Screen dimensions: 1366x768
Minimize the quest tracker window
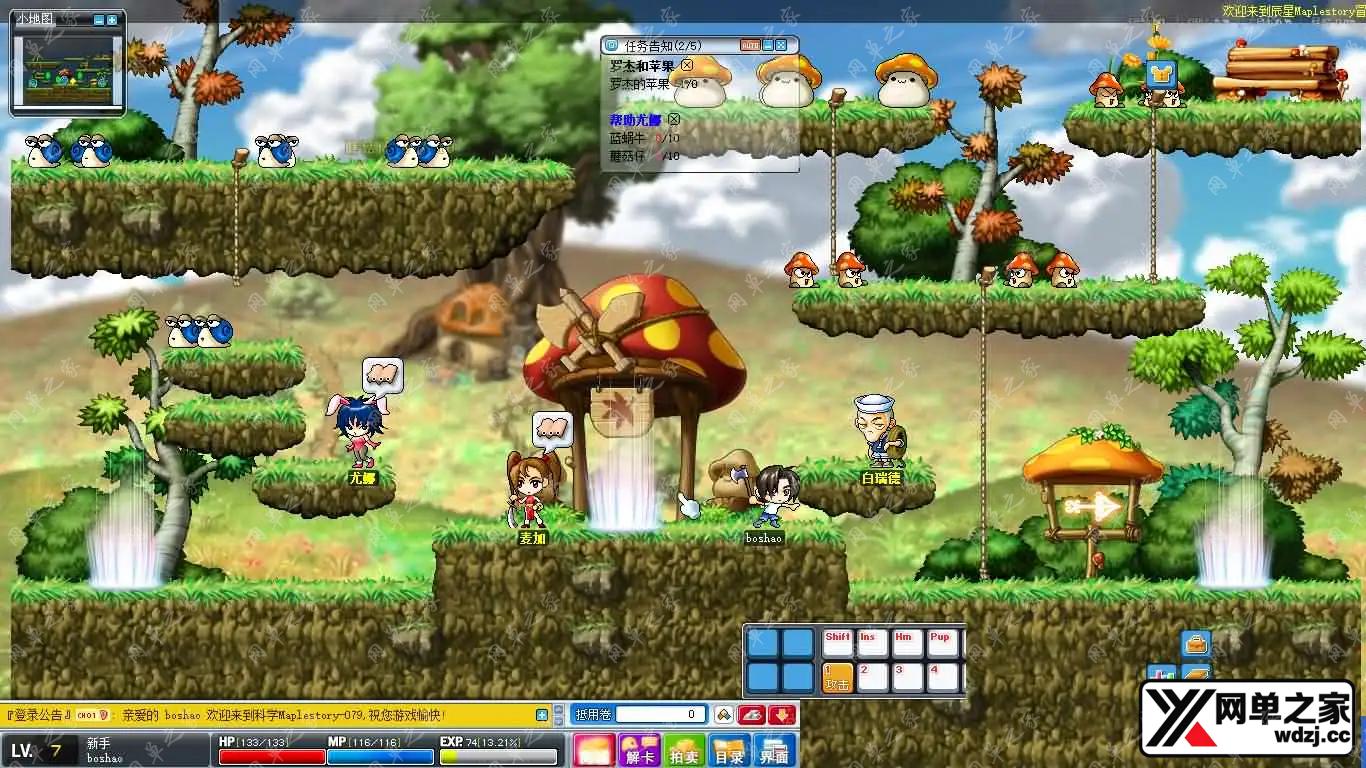pyautogui.click(x=768, y=45)
